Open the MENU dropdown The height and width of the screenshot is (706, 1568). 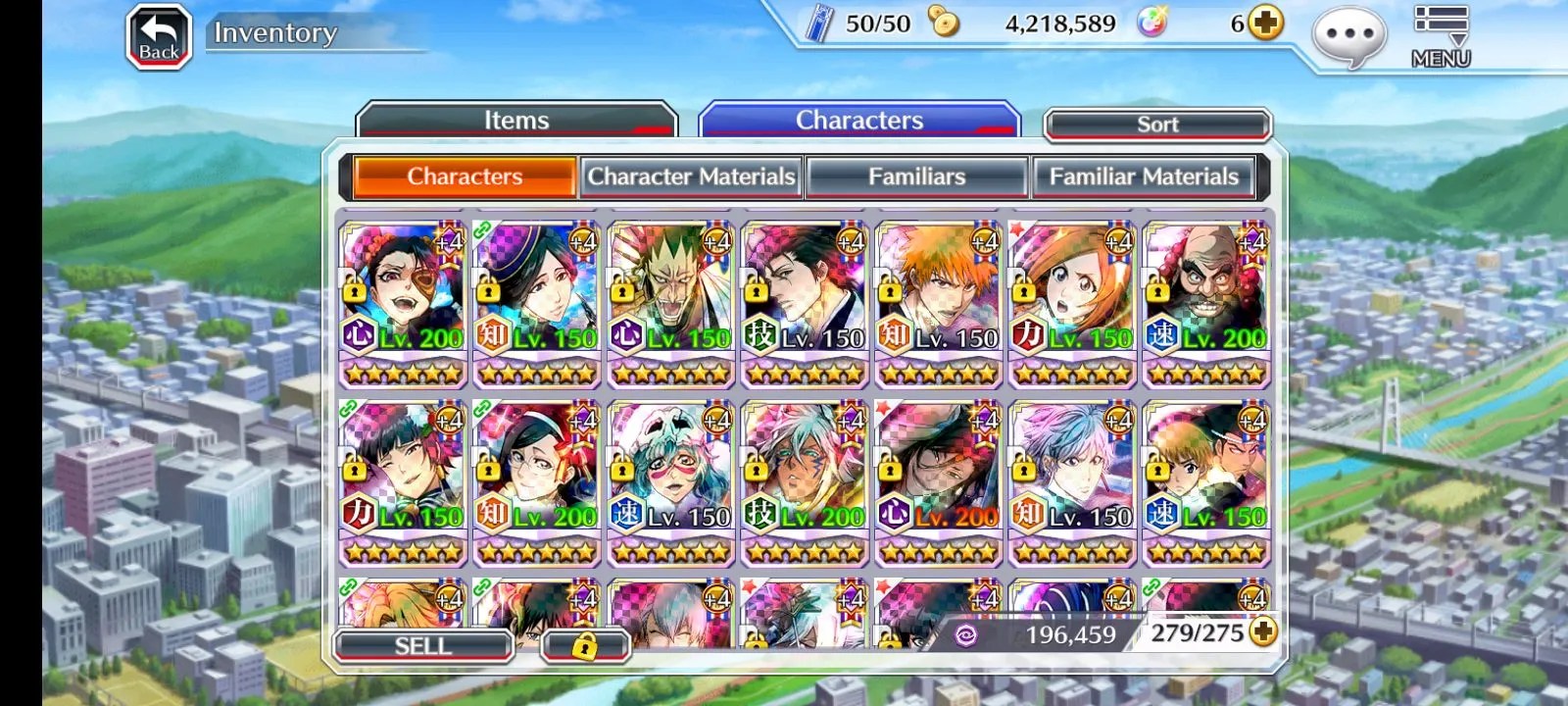[1441, 36]
